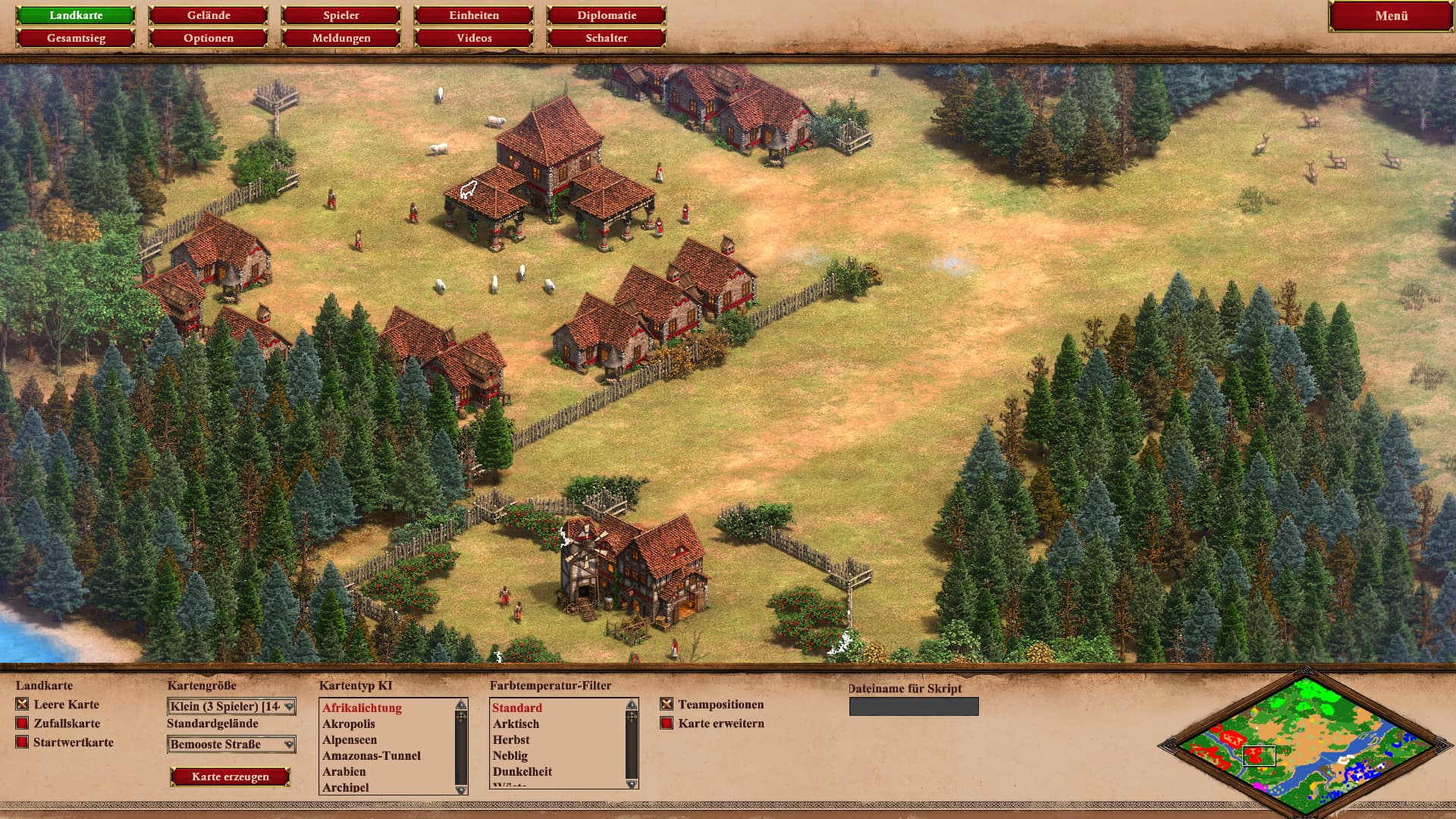Switch to the Schalter tab
Image resolution: width=1456 pixels, height=819 pixels.
607,38
